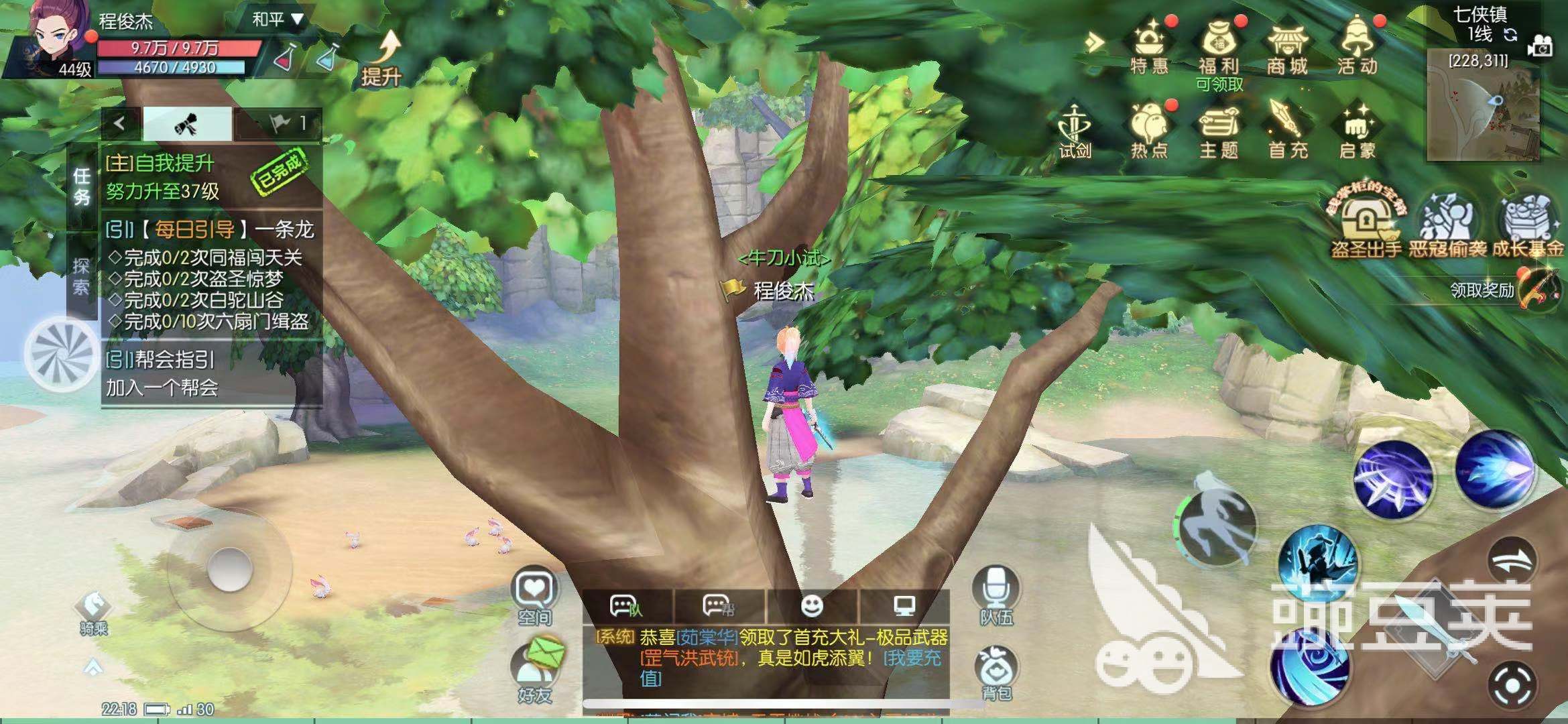Screen dimensions: 1568x724
Task: Toggle the 和平 combat mode dropdown
Action: (x=278, y=19)
